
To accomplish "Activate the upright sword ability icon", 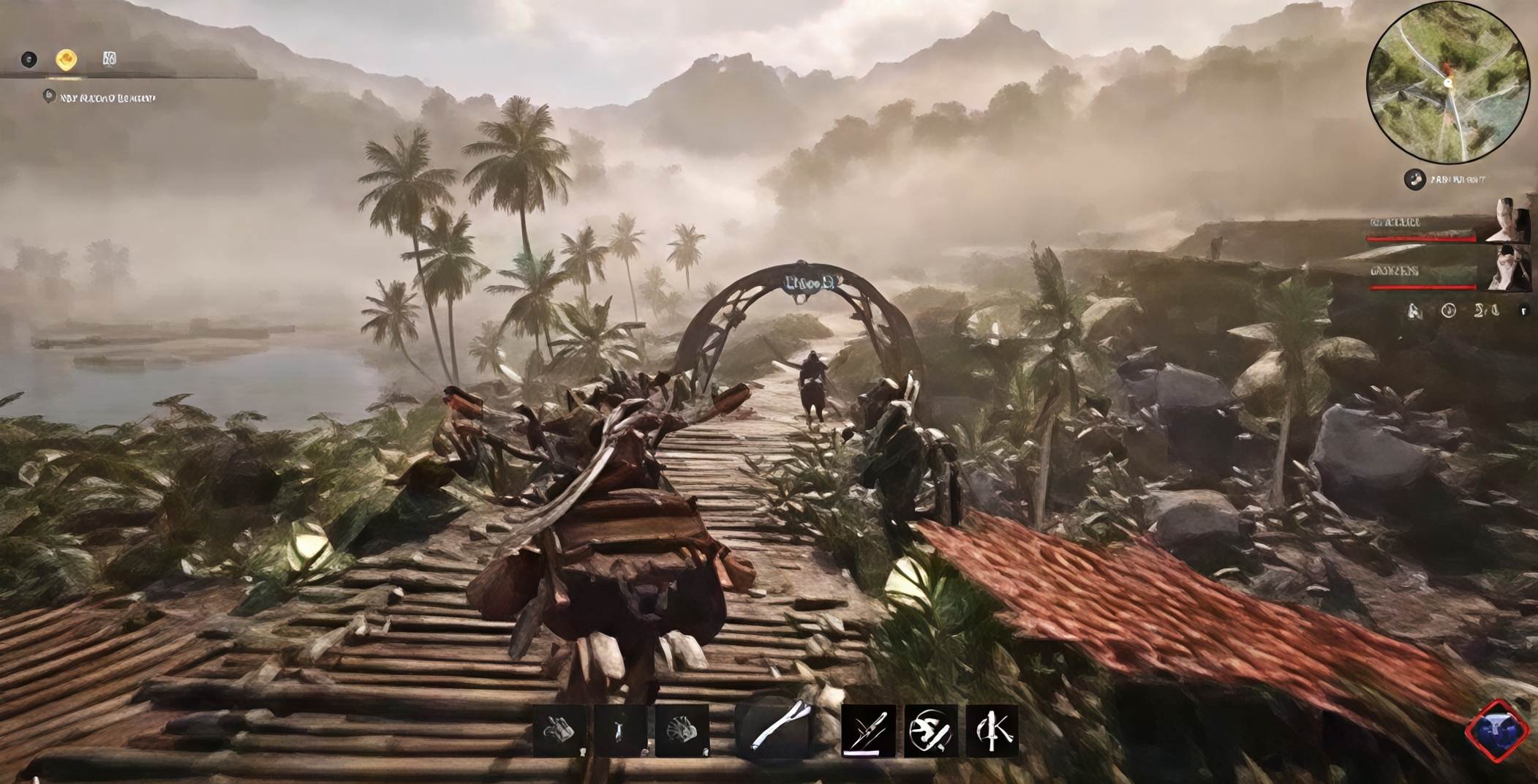I will tap(992, 730).
